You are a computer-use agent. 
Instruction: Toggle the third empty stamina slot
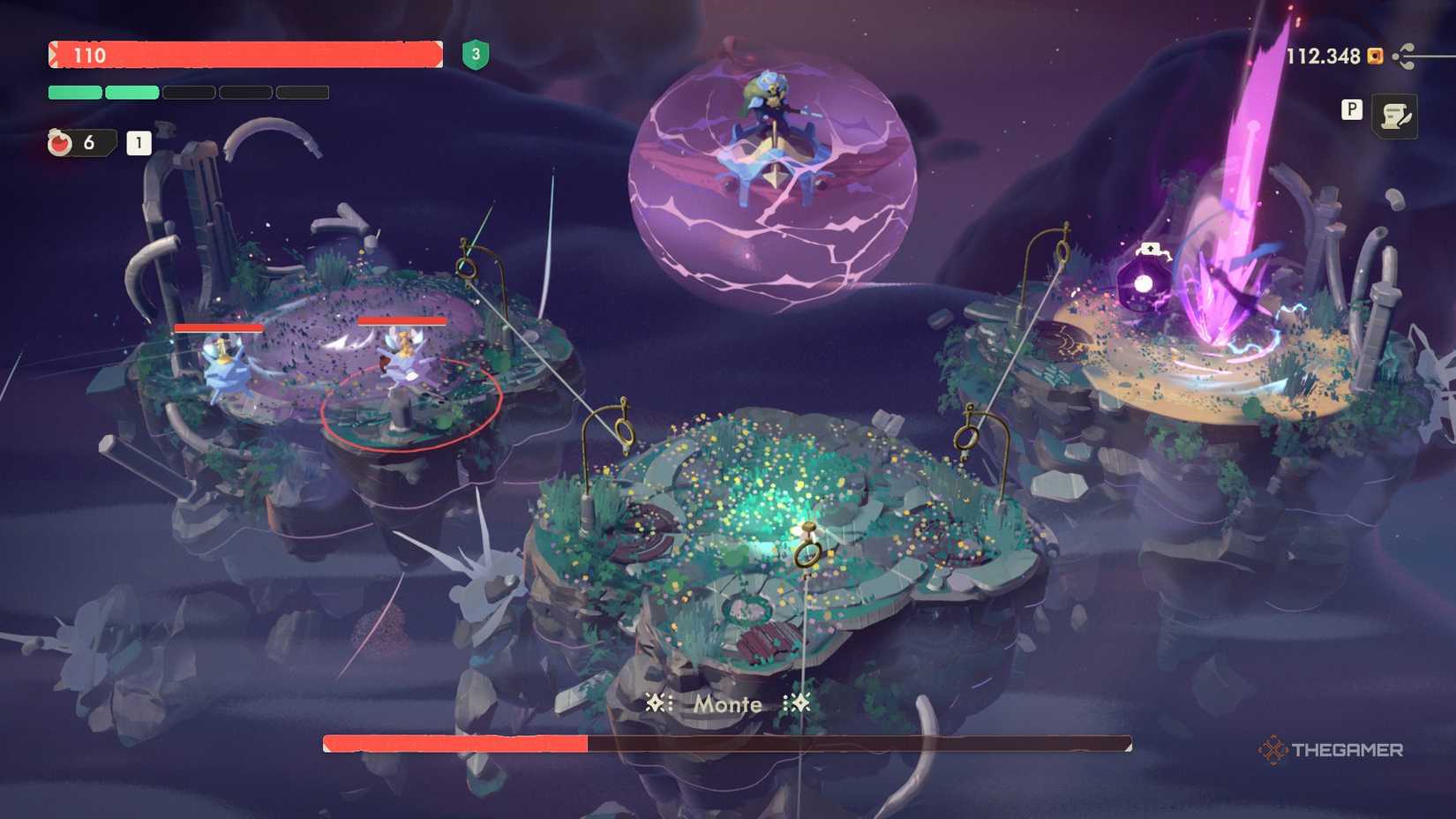point(188,92)
